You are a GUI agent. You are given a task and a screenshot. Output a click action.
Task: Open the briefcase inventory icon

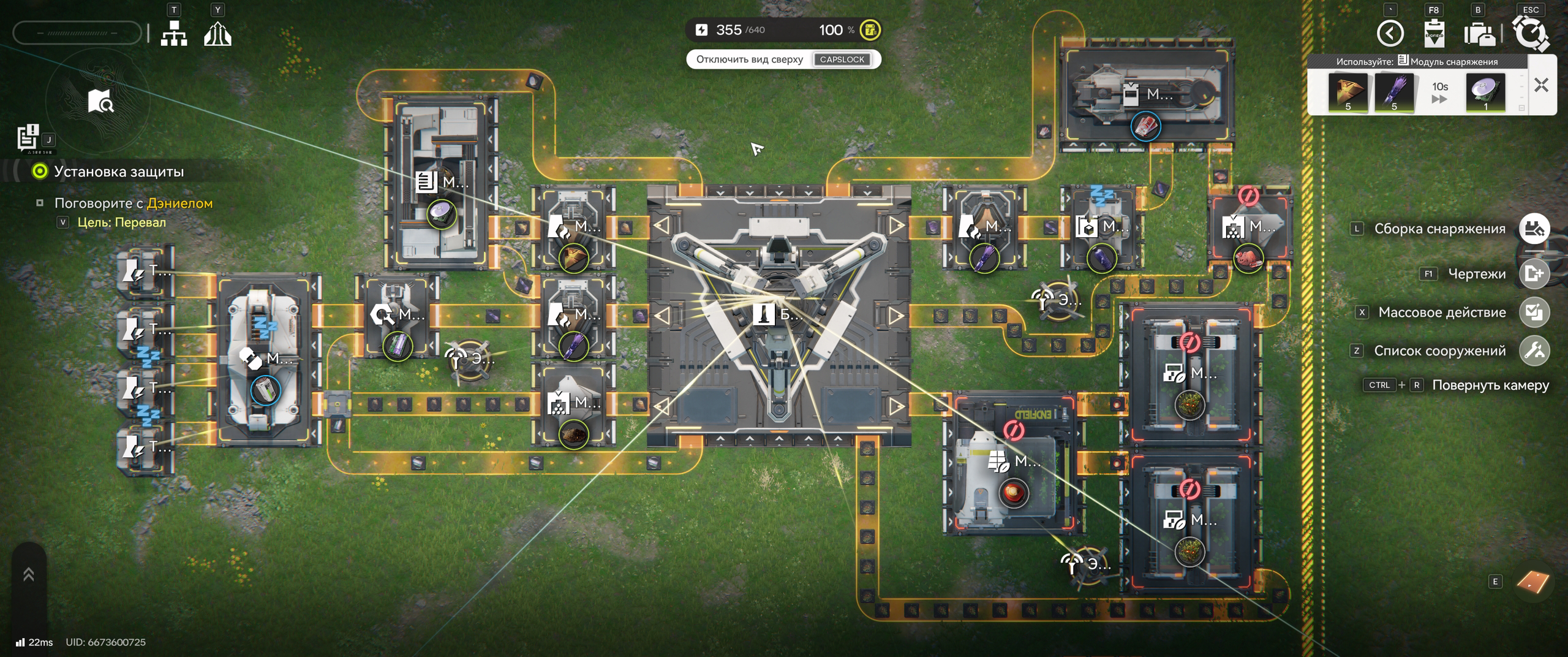point(1479,34)
